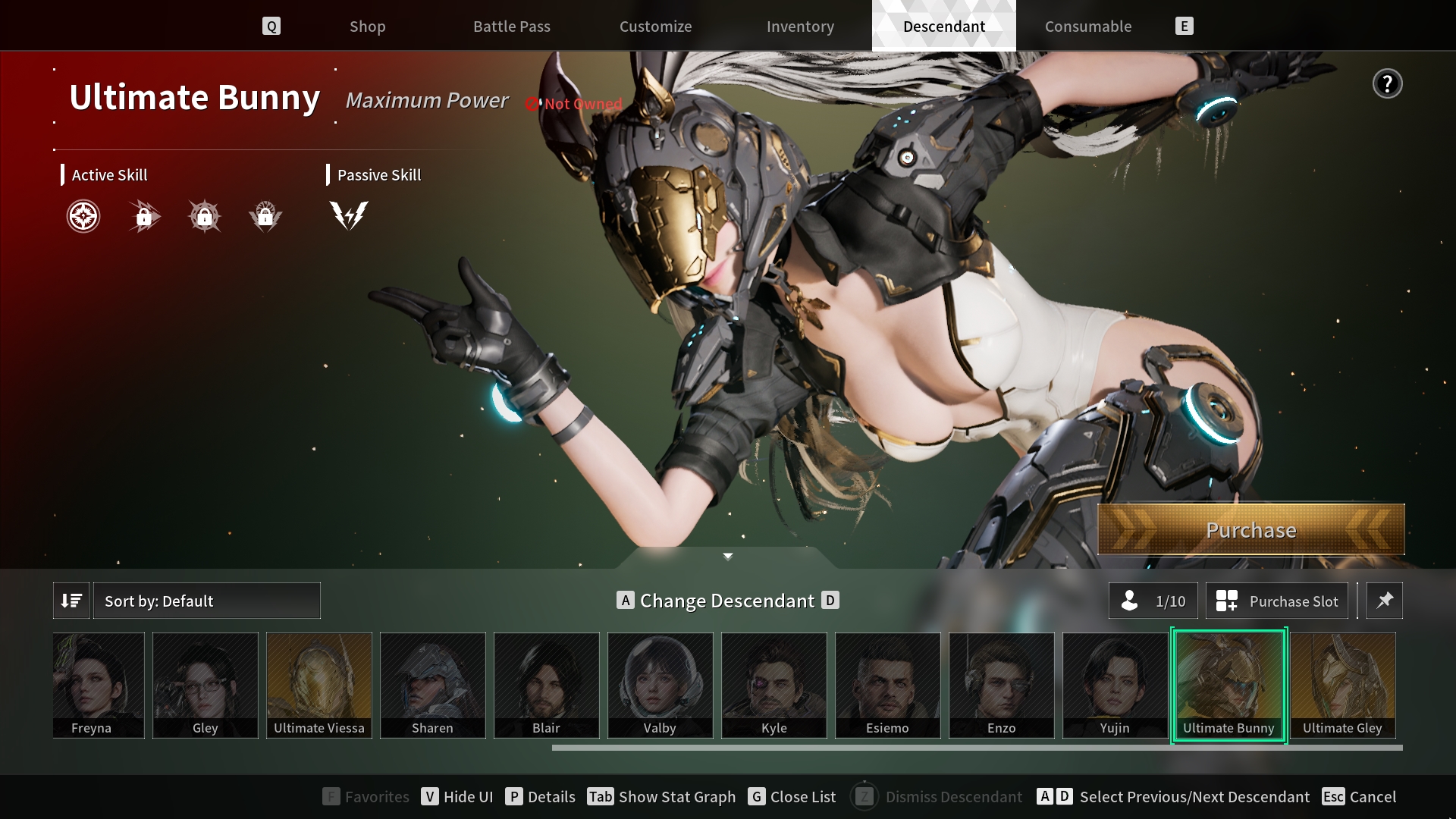1456x819 pixels.
Task: Toggle the sort order arrow button
Action: (71, 601)
